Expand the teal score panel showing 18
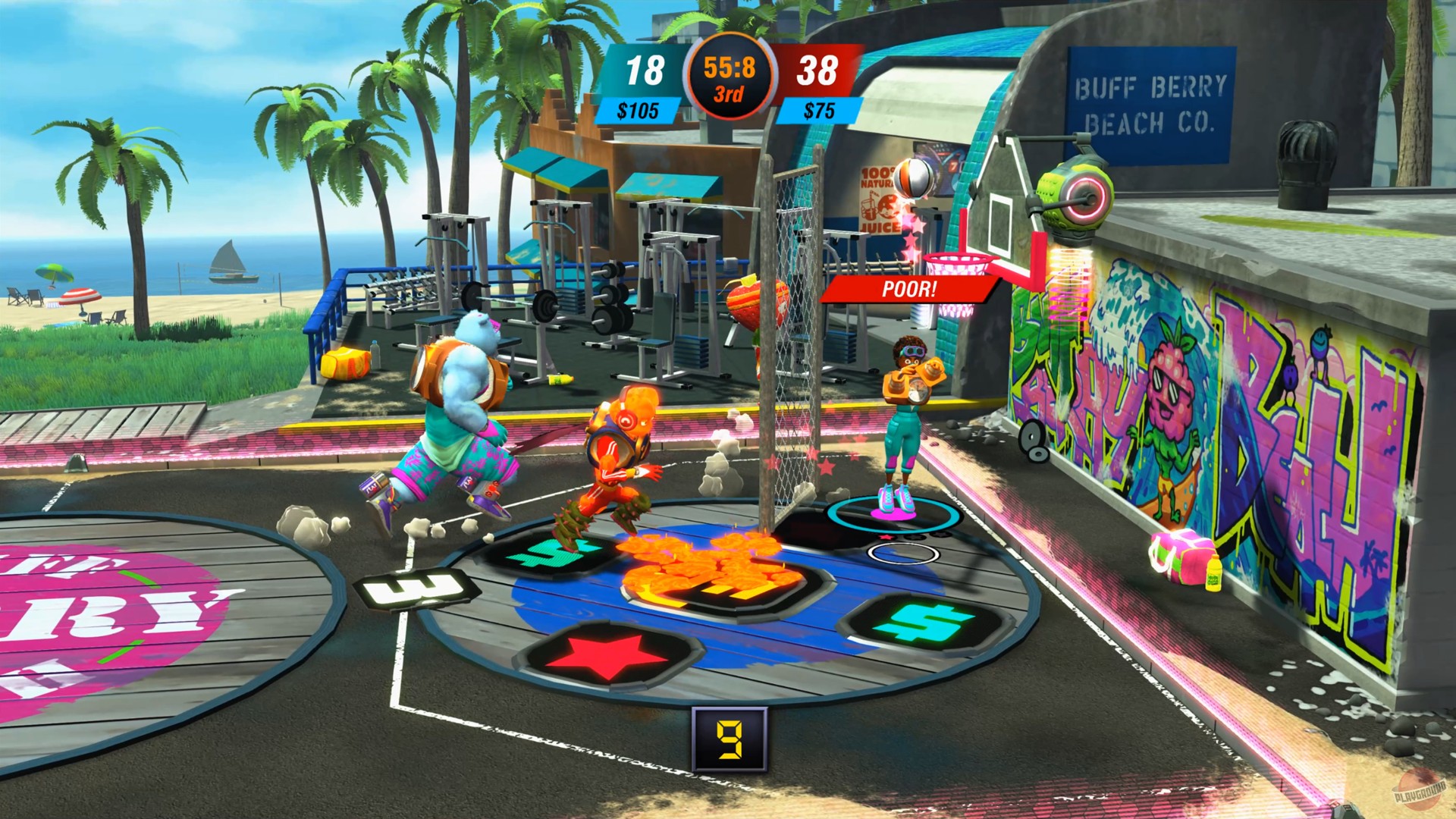The image size is (1456, 819). [x=644, y=67]
